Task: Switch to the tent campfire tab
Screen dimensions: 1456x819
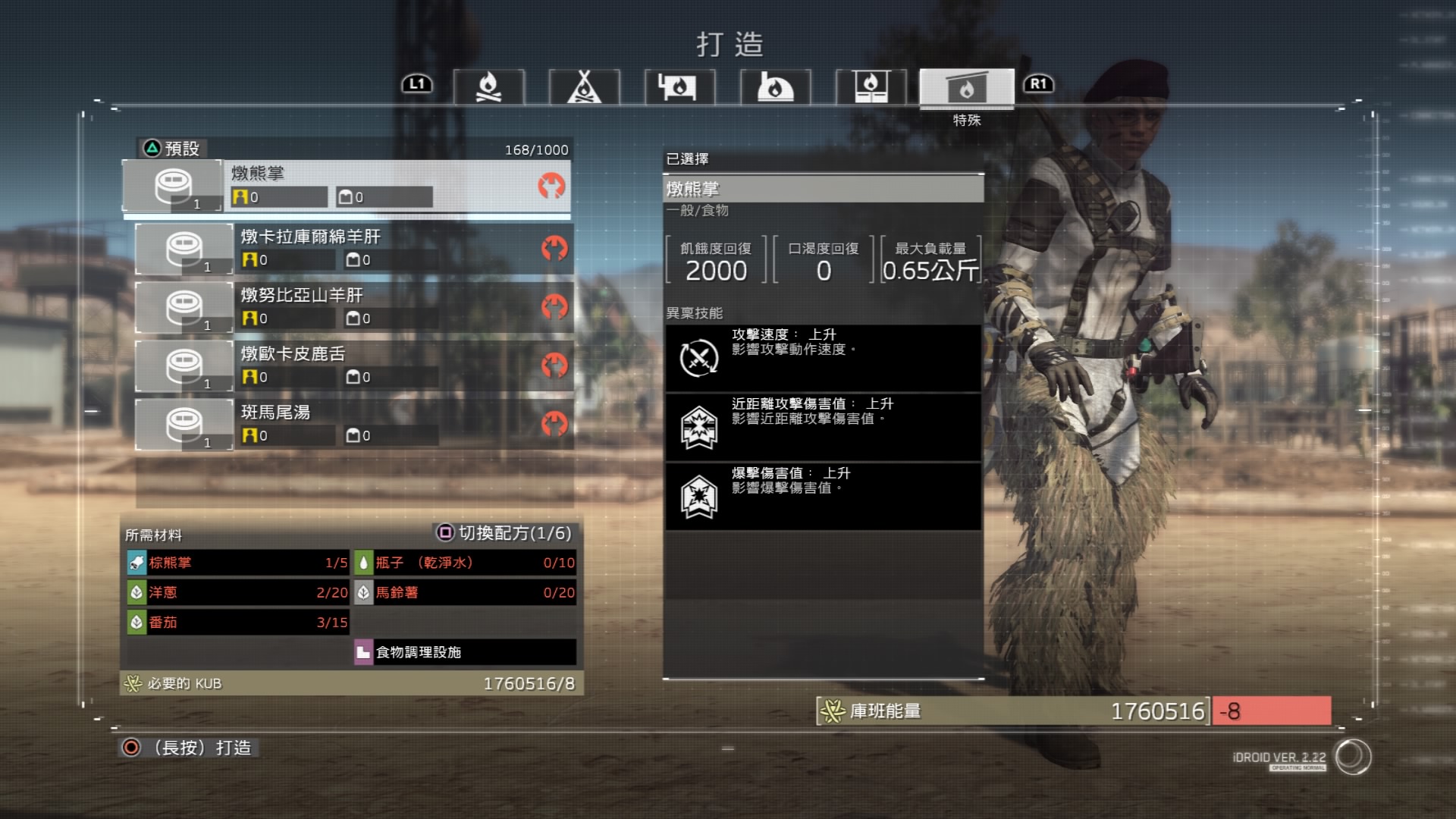Action: [584, 86]
